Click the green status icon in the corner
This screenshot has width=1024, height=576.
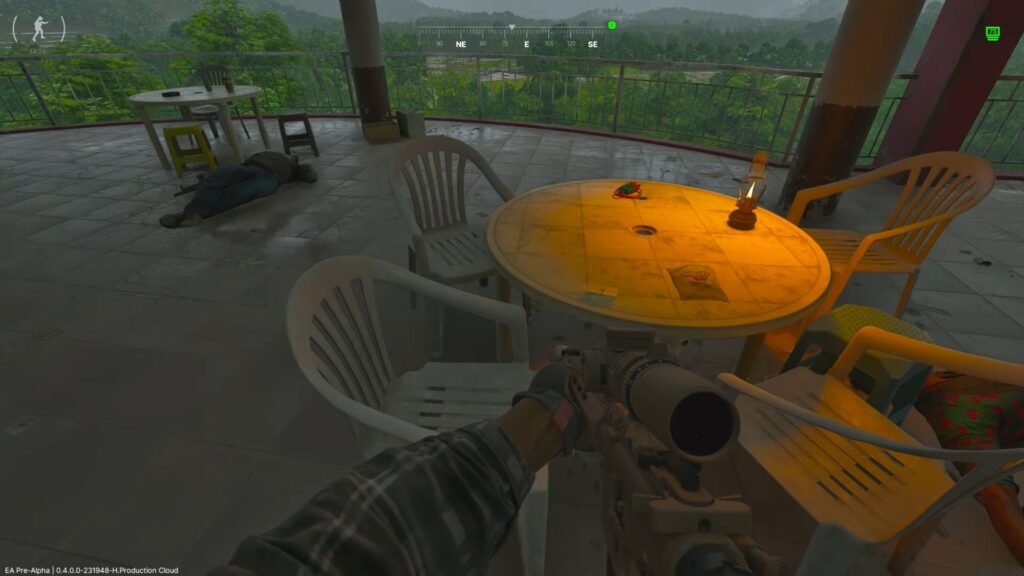993,33
